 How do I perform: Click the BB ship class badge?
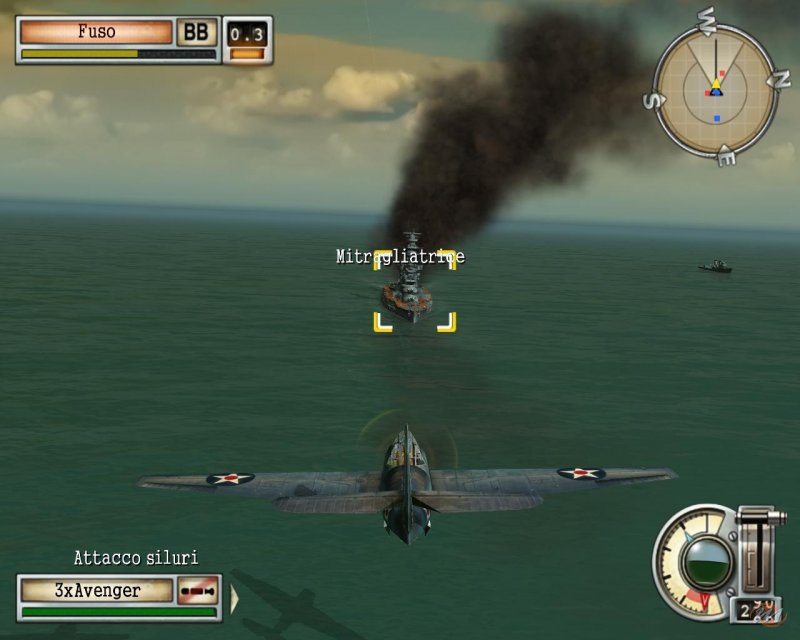[197, 32]
